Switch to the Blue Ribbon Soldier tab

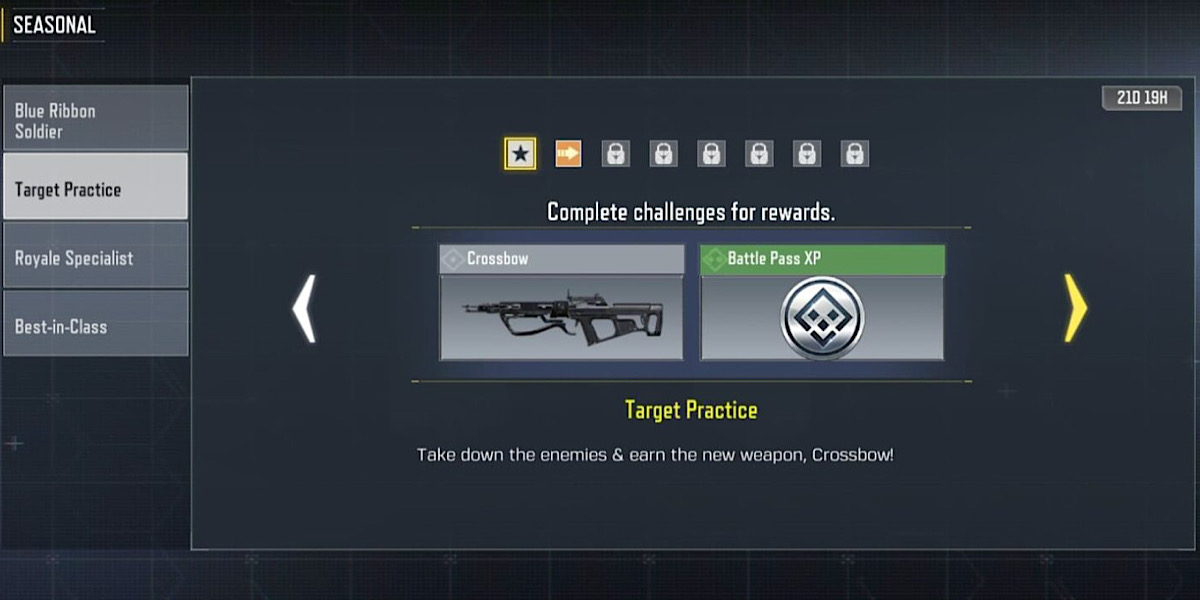tap(95, 120)
